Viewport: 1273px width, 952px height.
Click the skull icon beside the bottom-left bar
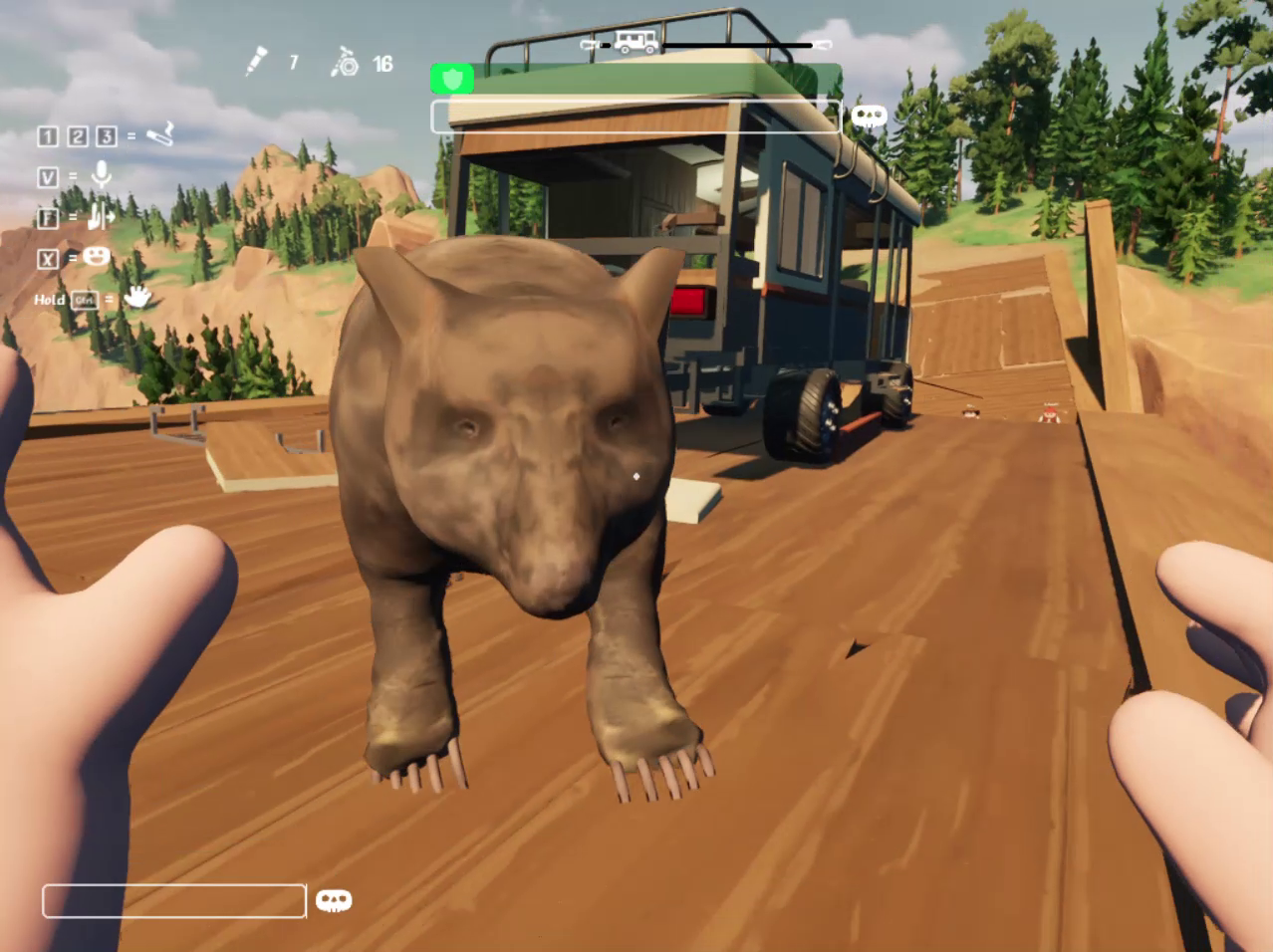(334, 901)
